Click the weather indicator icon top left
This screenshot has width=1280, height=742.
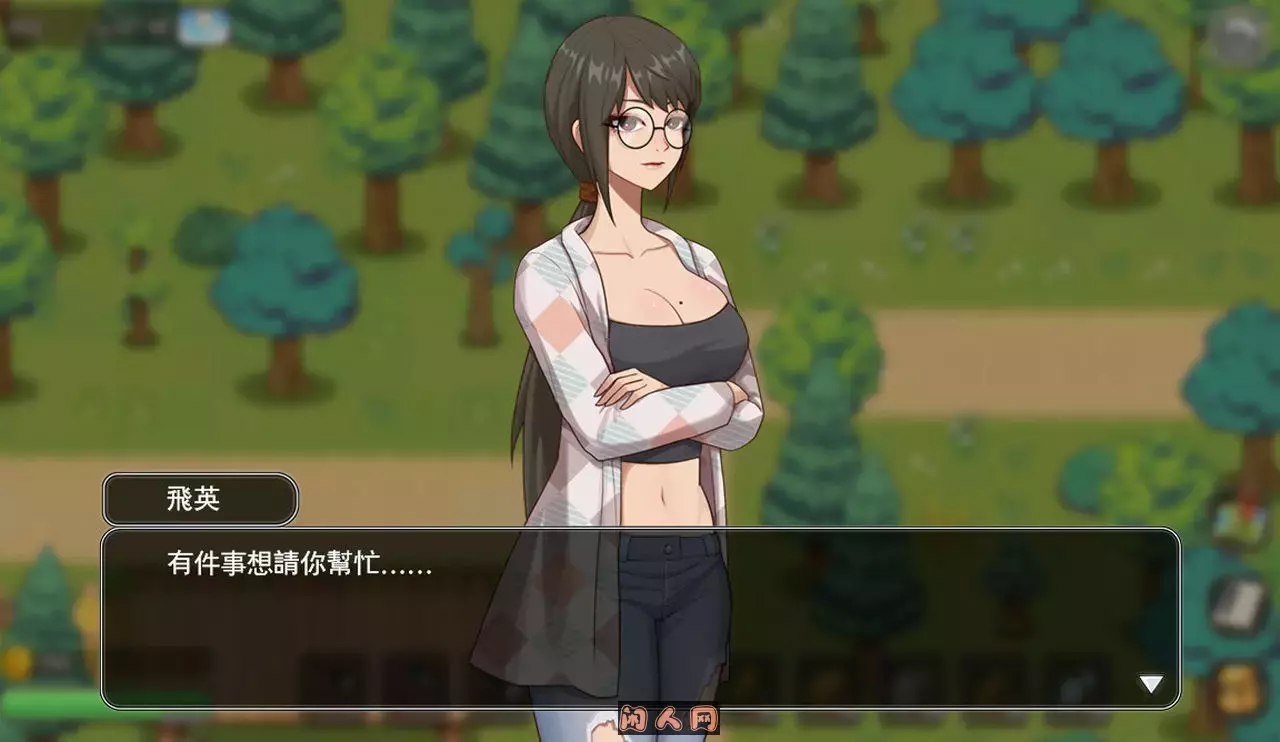tap(203, 25)
